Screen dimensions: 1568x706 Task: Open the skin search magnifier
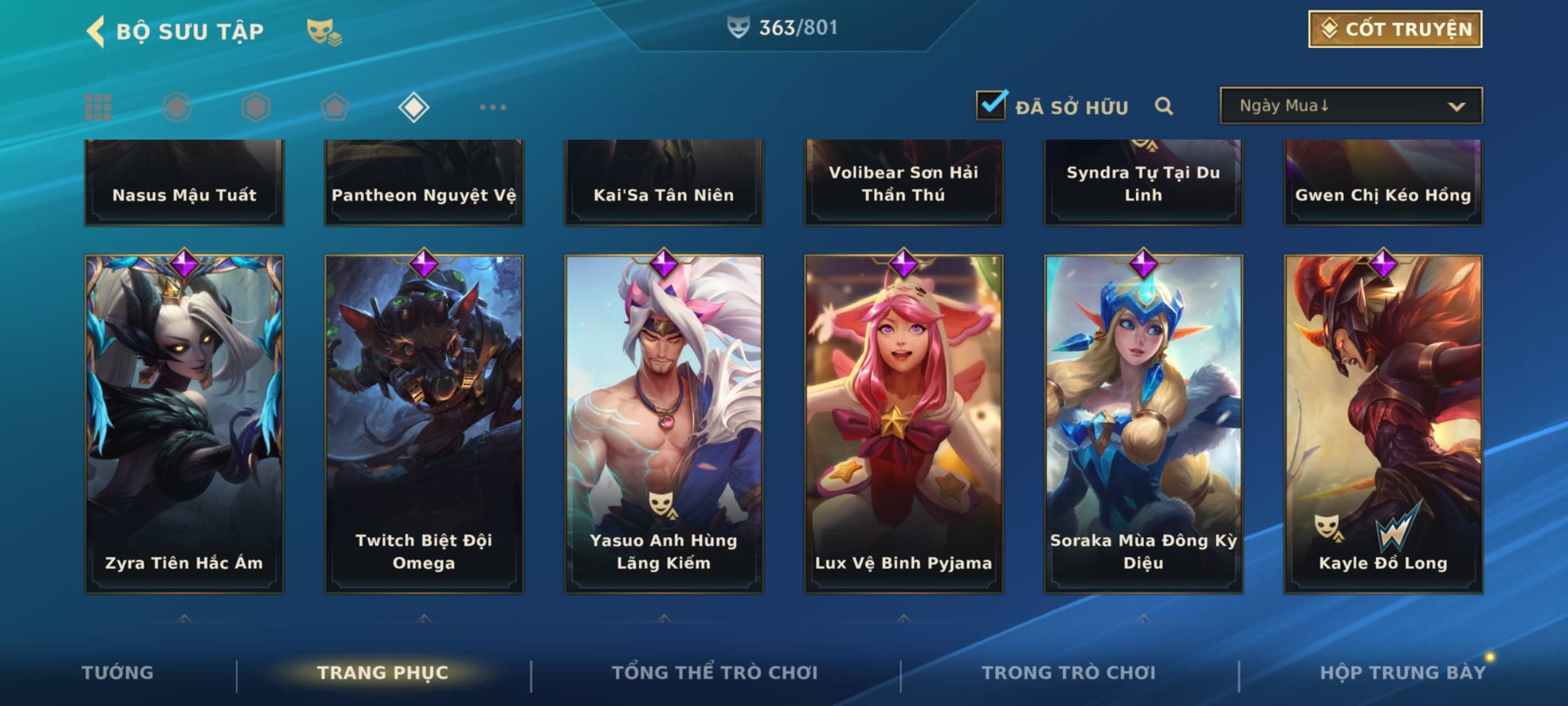[1164, 106]
